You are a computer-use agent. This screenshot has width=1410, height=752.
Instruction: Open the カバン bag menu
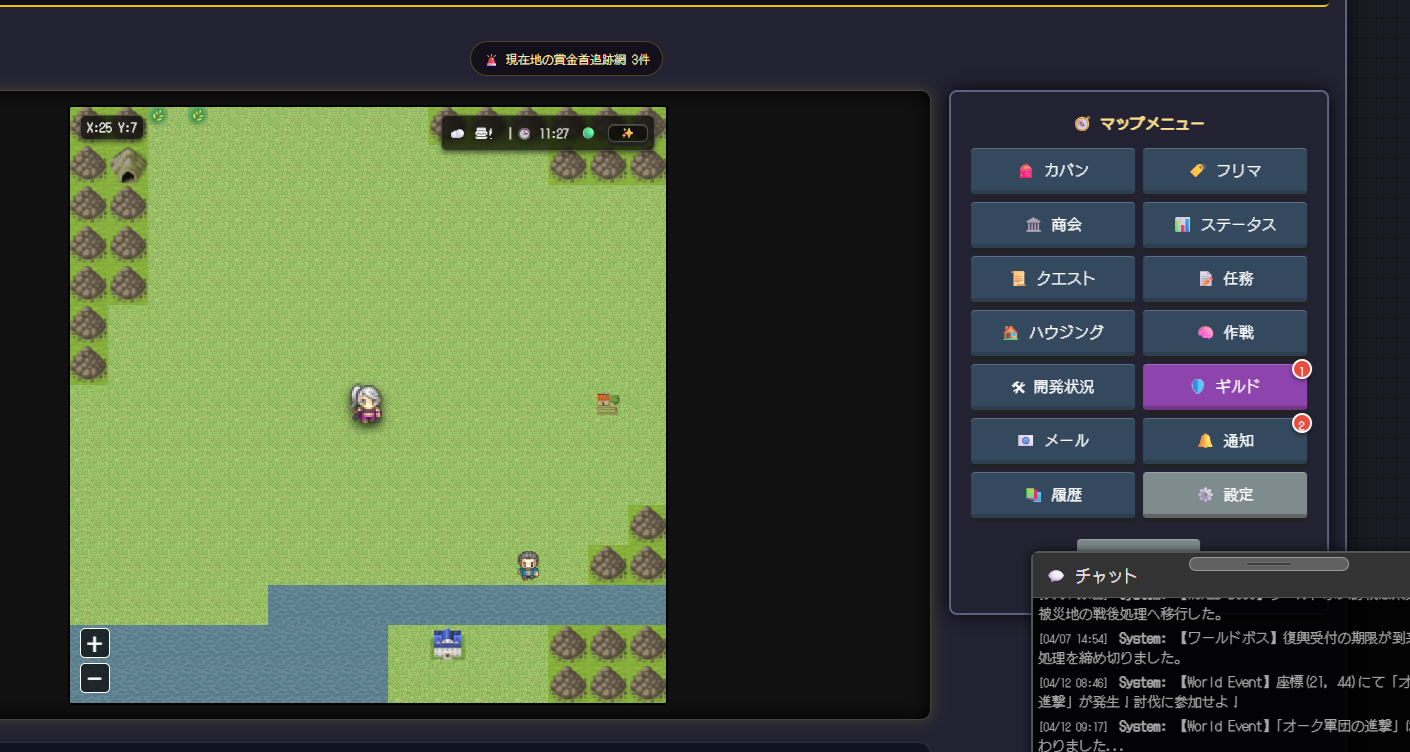pyautogui.click(x=1052, y=171)
